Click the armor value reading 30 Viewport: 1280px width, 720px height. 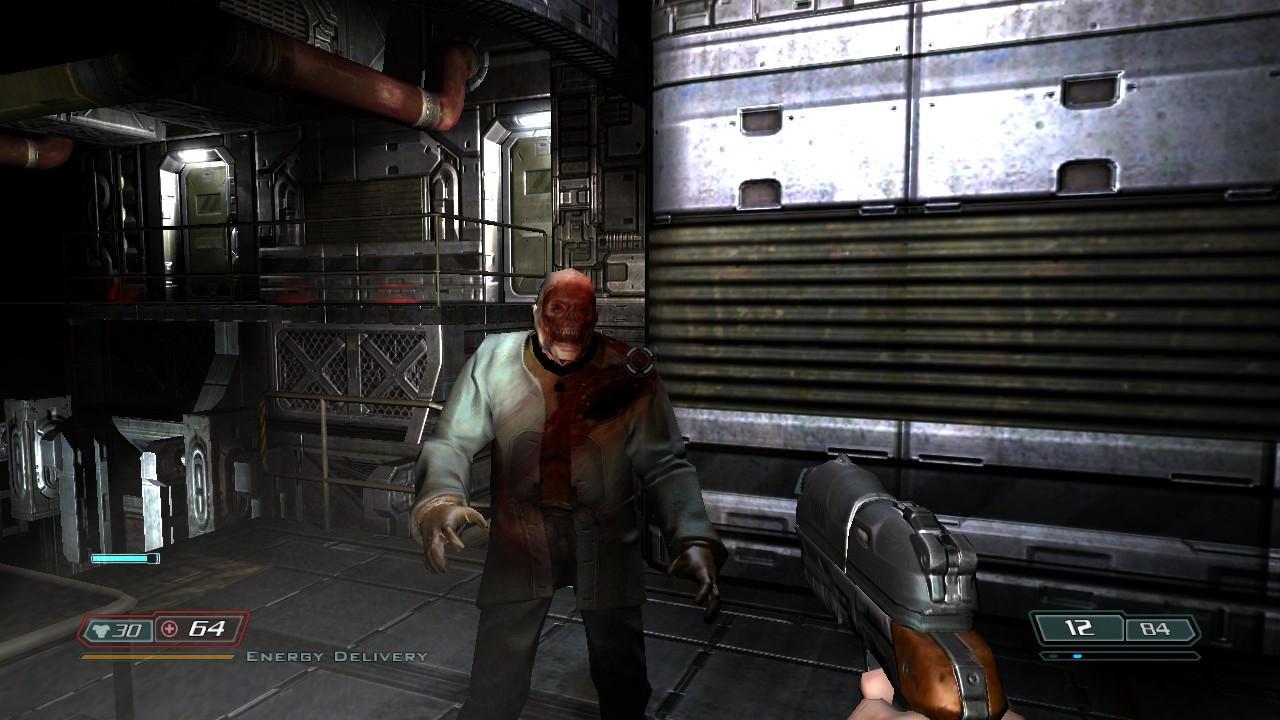pos(127,630)
